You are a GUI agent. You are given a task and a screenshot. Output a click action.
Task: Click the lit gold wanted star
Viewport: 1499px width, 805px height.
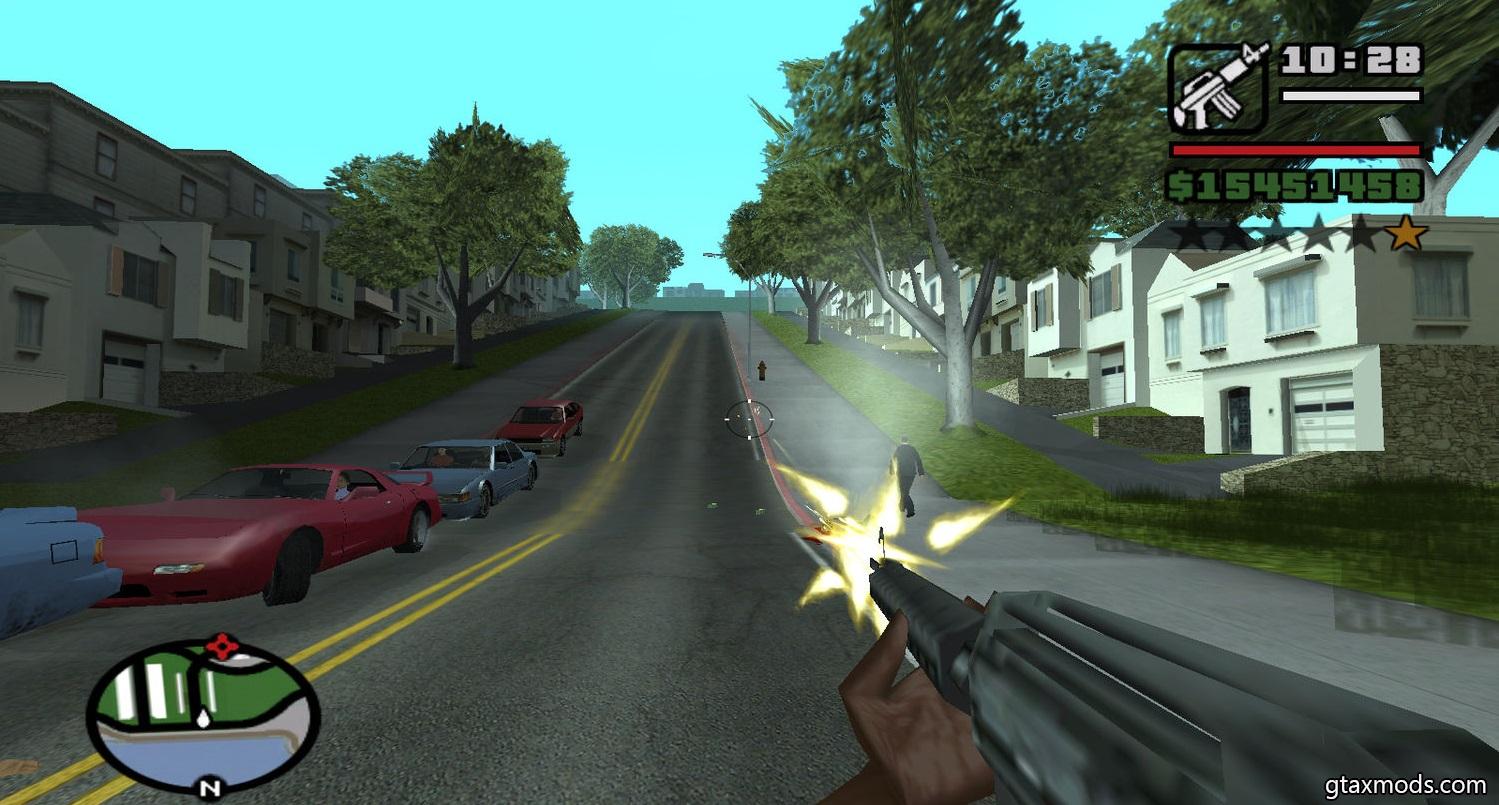tap(1407, 234)
